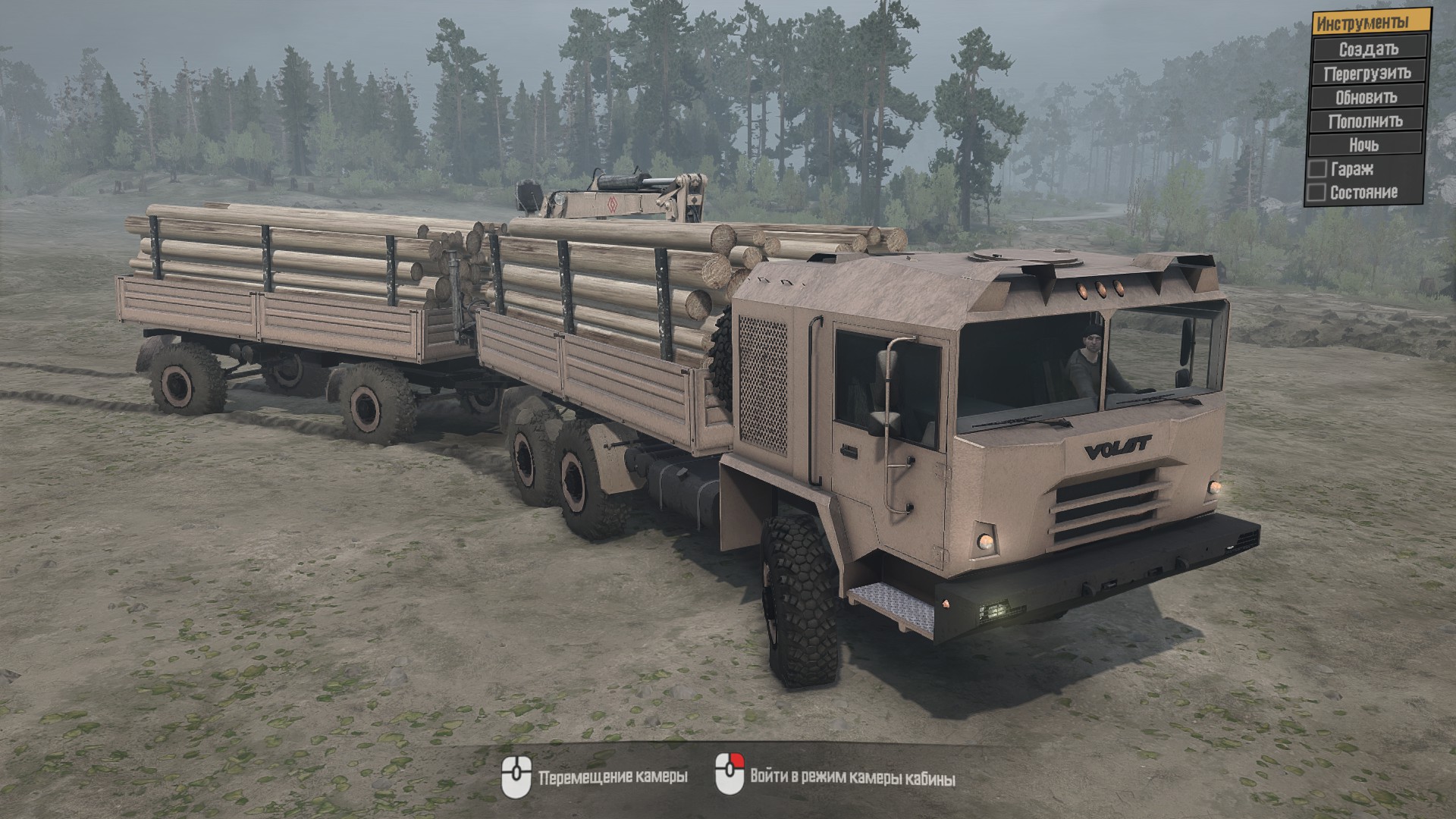Activate the Пополнить button
The width and height of the screenshot is (1456, 819).
(x=1365, y=121)
